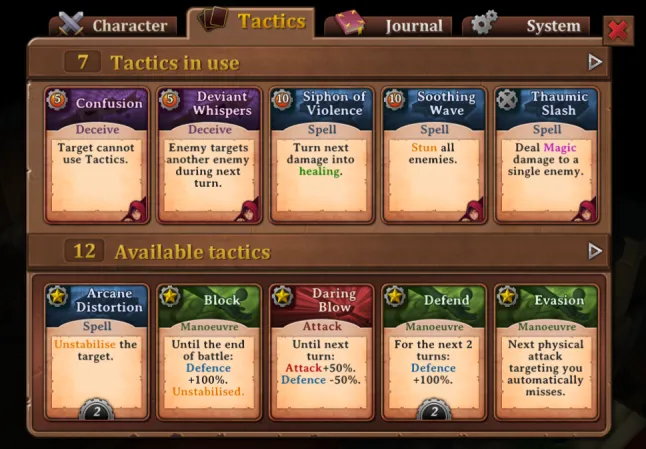646x449 pixels.
Task: Switch to the Character tab
Action: pyautogui.click(x=114, y=25)
